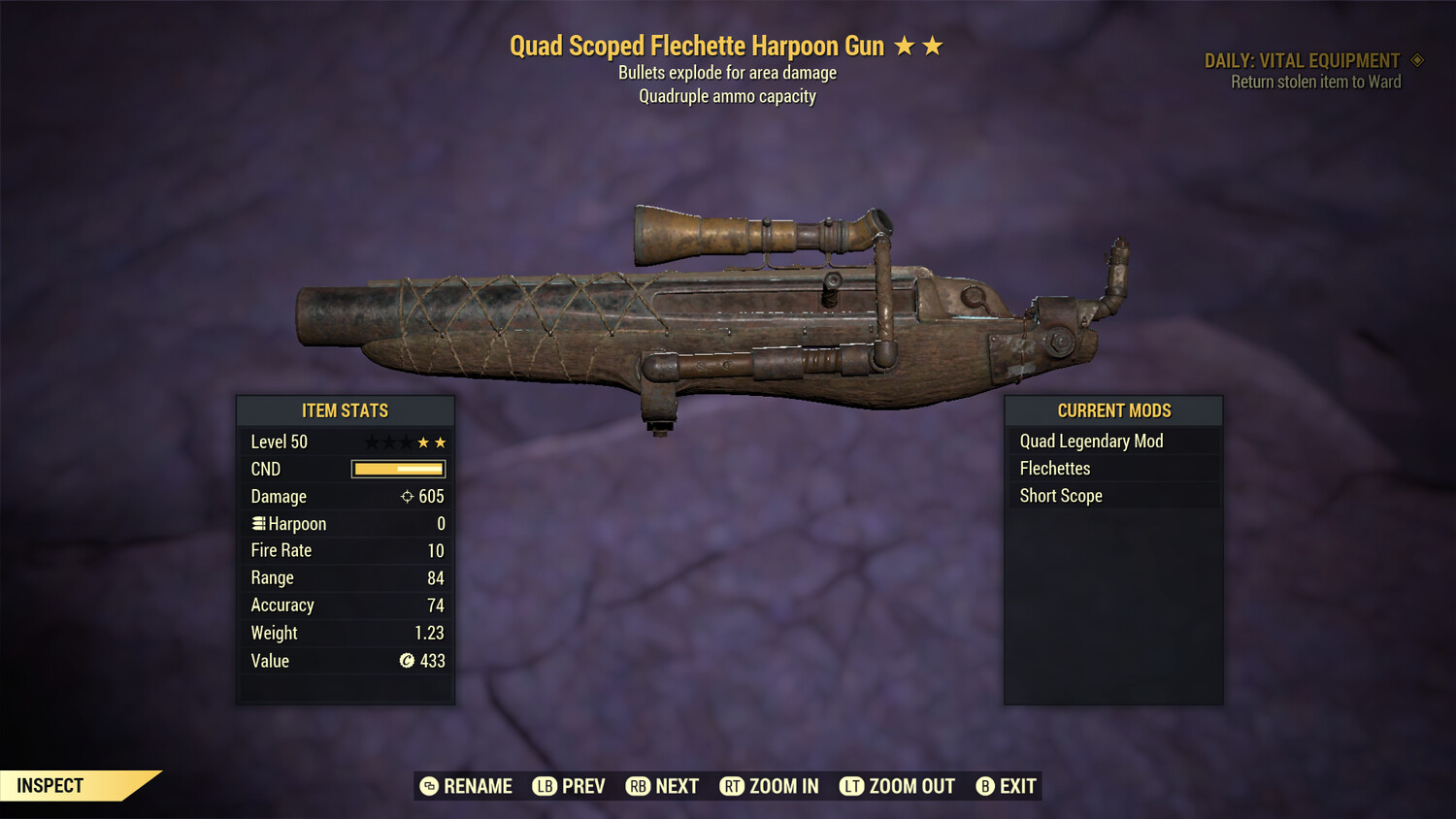Click the gamepad icon before RENAME
Screen dimensions: 1456x819
(x=428, y=786)
